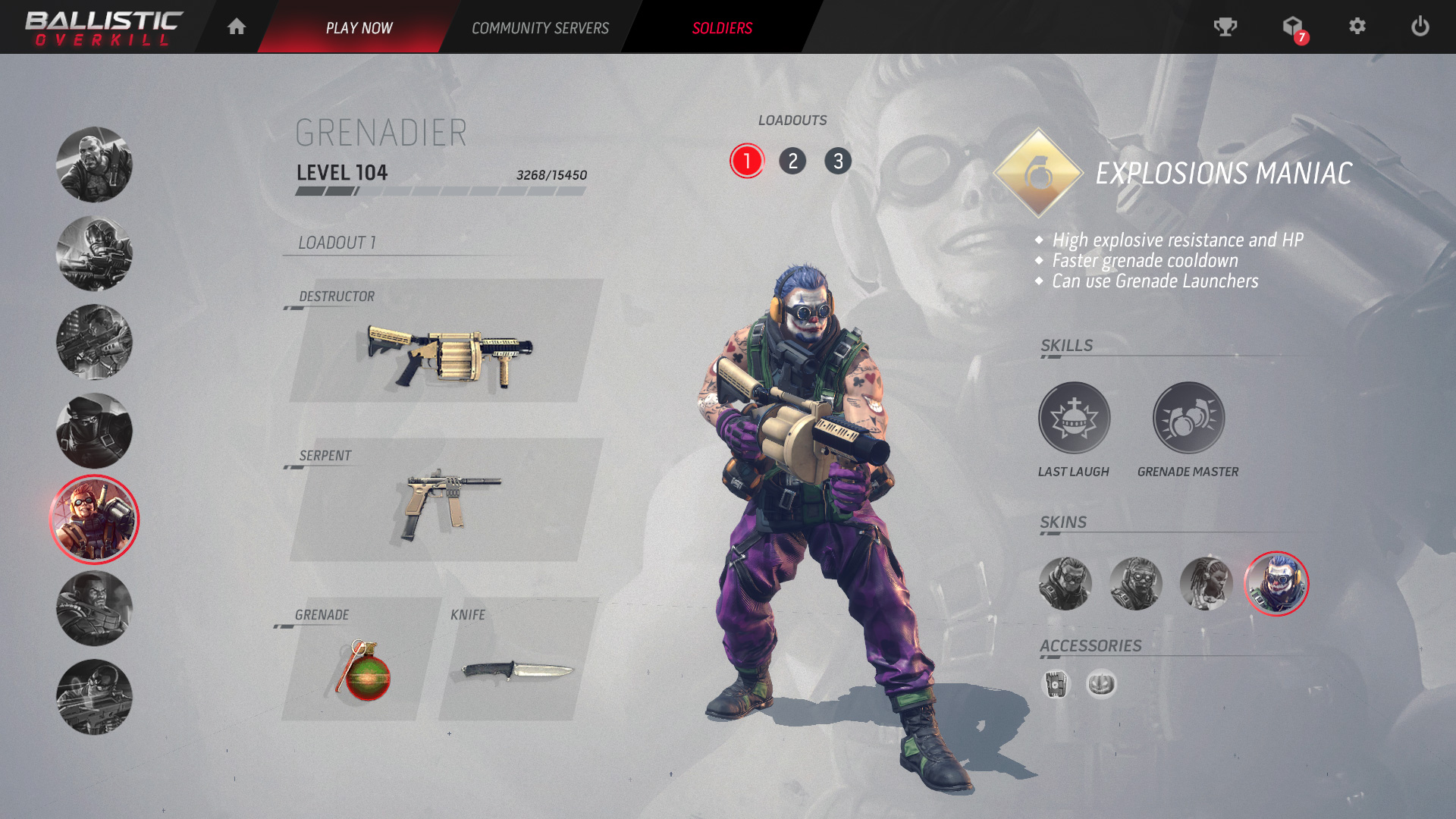Open the SOLDIERS tab

(720, 27)
